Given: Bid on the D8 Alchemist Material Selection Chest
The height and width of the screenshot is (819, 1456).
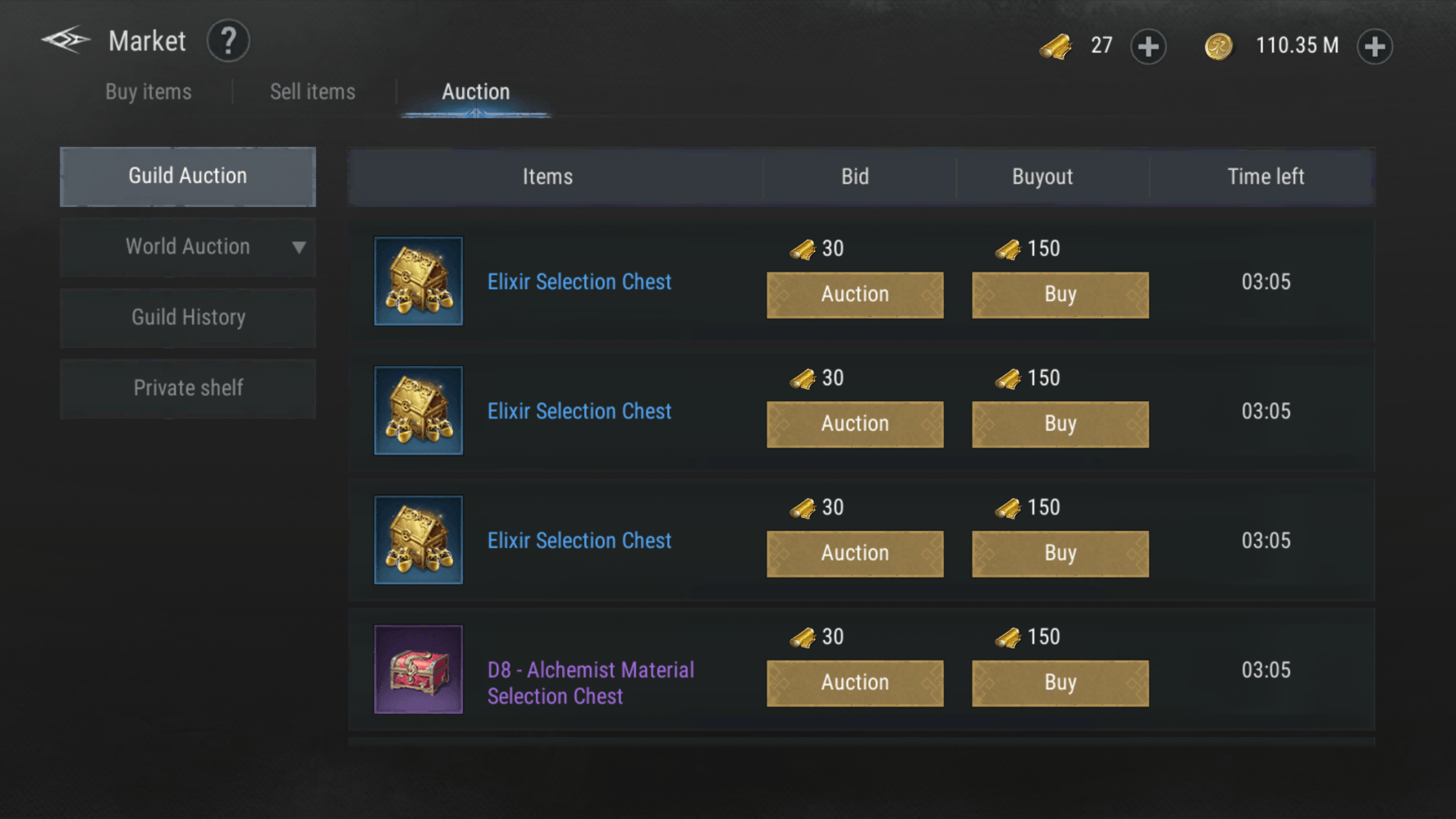Looking at the screenshot, I should click(855, 683).
